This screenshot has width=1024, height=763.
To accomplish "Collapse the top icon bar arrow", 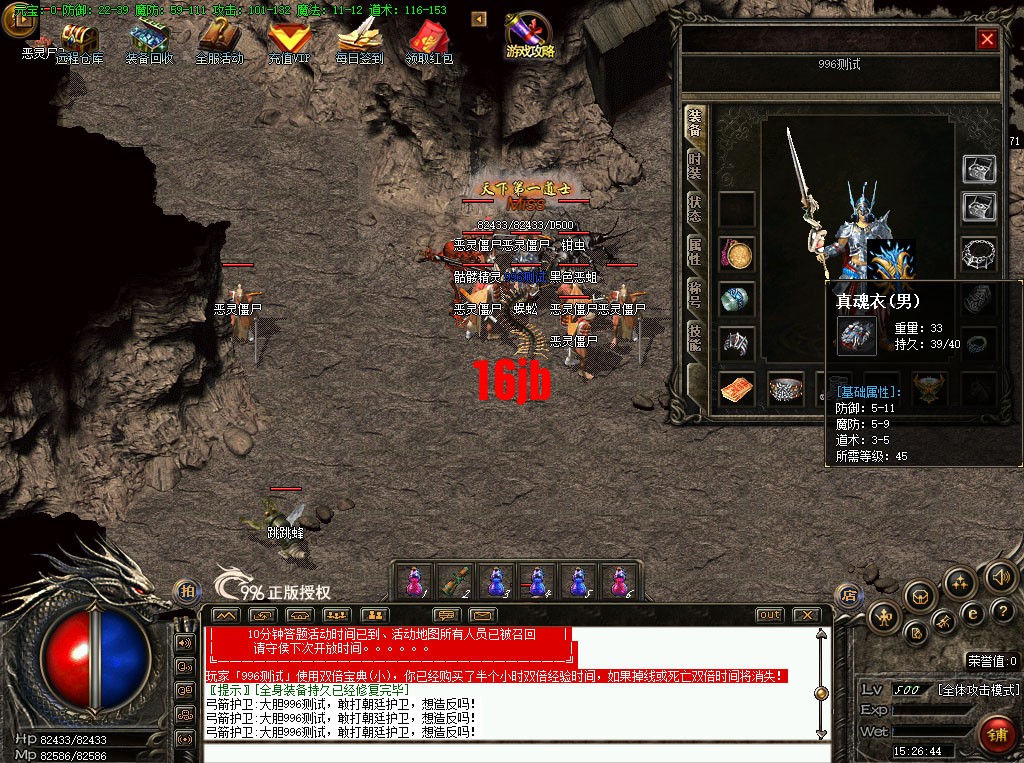I will click(479, 19).
